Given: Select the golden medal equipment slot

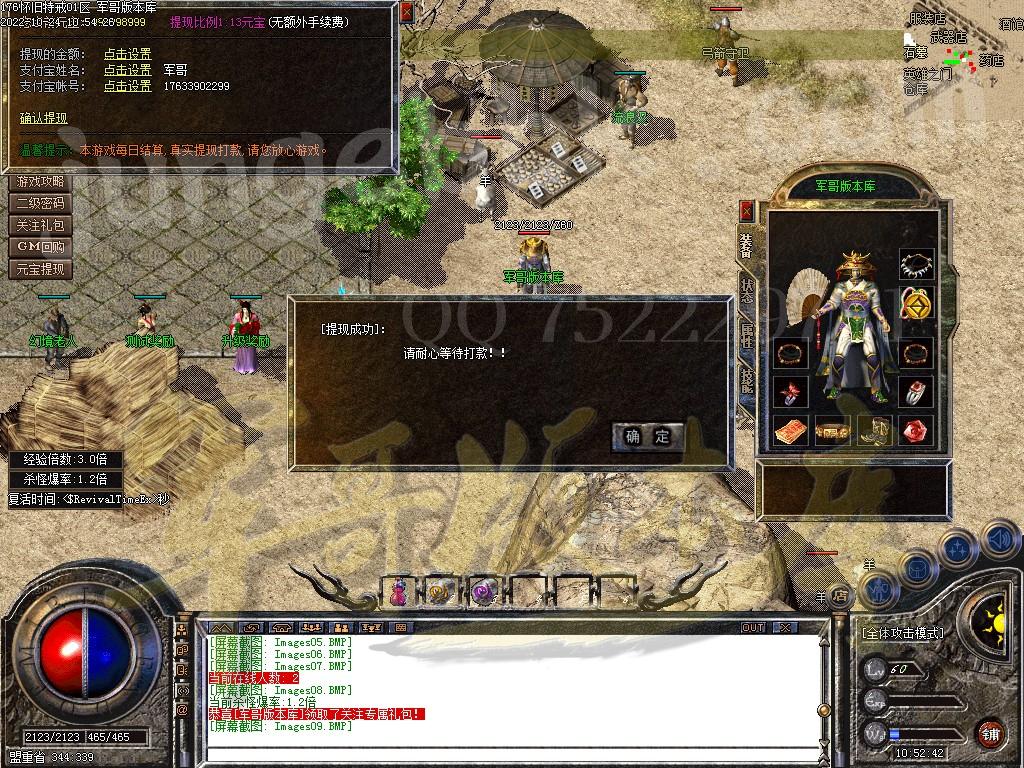Looking at the screenshot, I should click(x=916, y=301).
